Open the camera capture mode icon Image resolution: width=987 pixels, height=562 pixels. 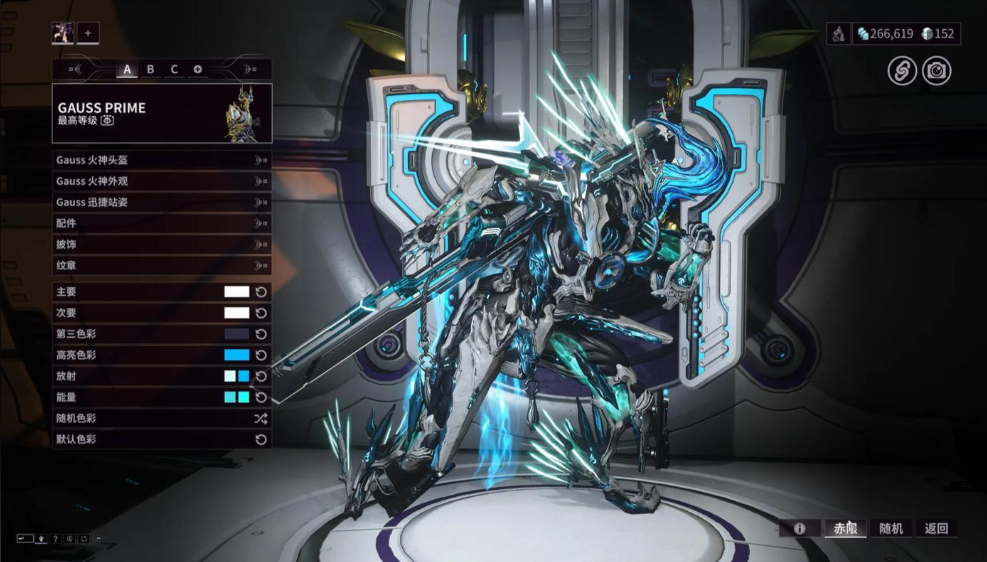937,71
